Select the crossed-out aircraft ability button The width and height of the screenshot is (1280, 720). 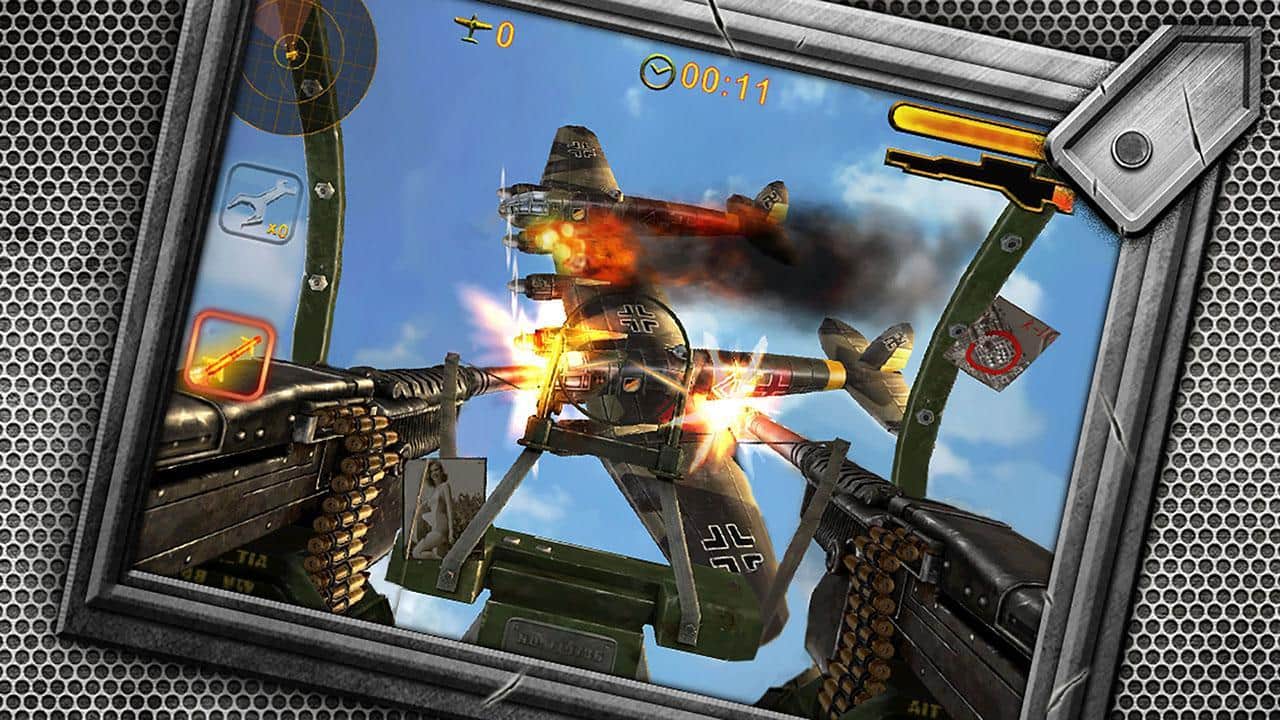pos(260,198)
